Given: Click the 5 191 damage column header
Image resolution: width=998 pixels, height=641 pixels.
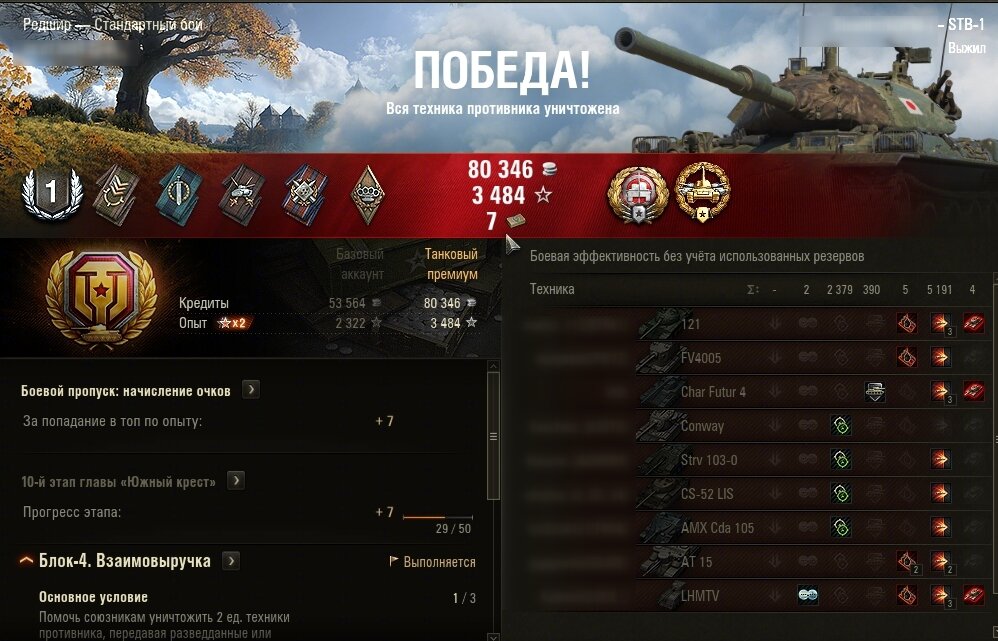Looking at the screenshot, I should pyautogui.click(x=939, y=290).
